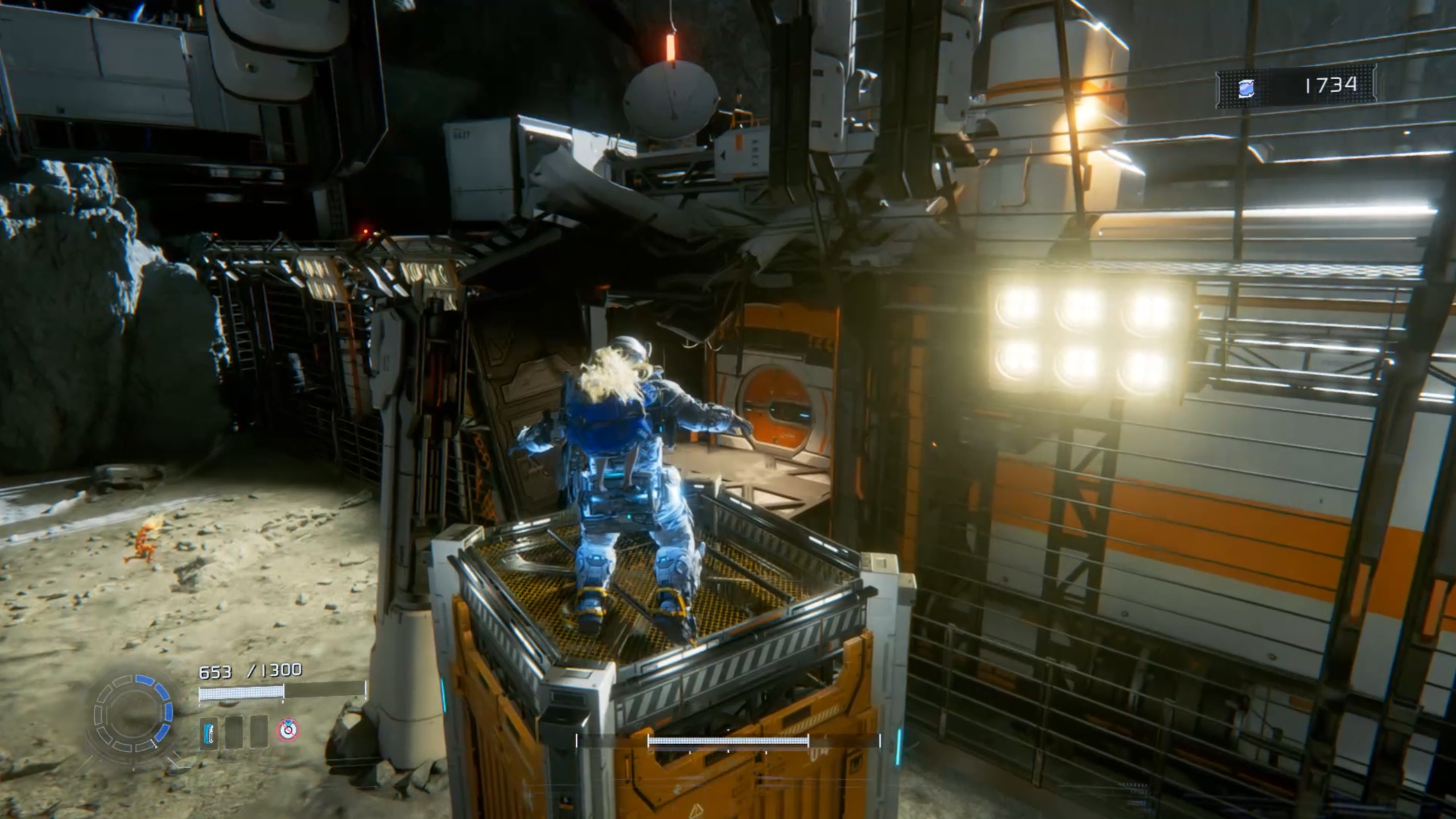Viewport: 1456px width, 819px height.
Task: Click the blue crystal currency icon
Action: [x=1246, y=88]
